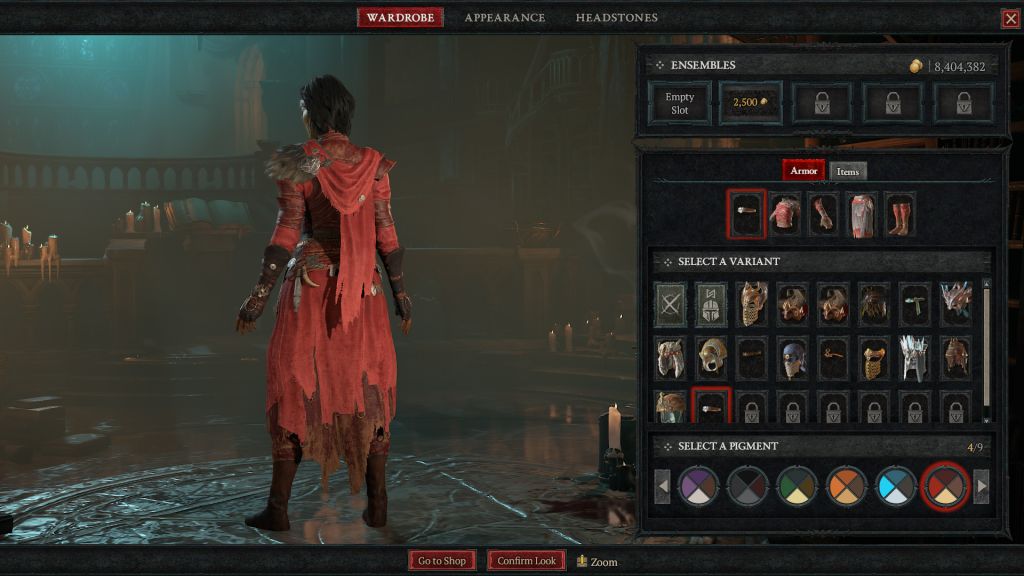Select the red boots armor slot
Screen dimensions: 1024x576
(x=898, y=215)
